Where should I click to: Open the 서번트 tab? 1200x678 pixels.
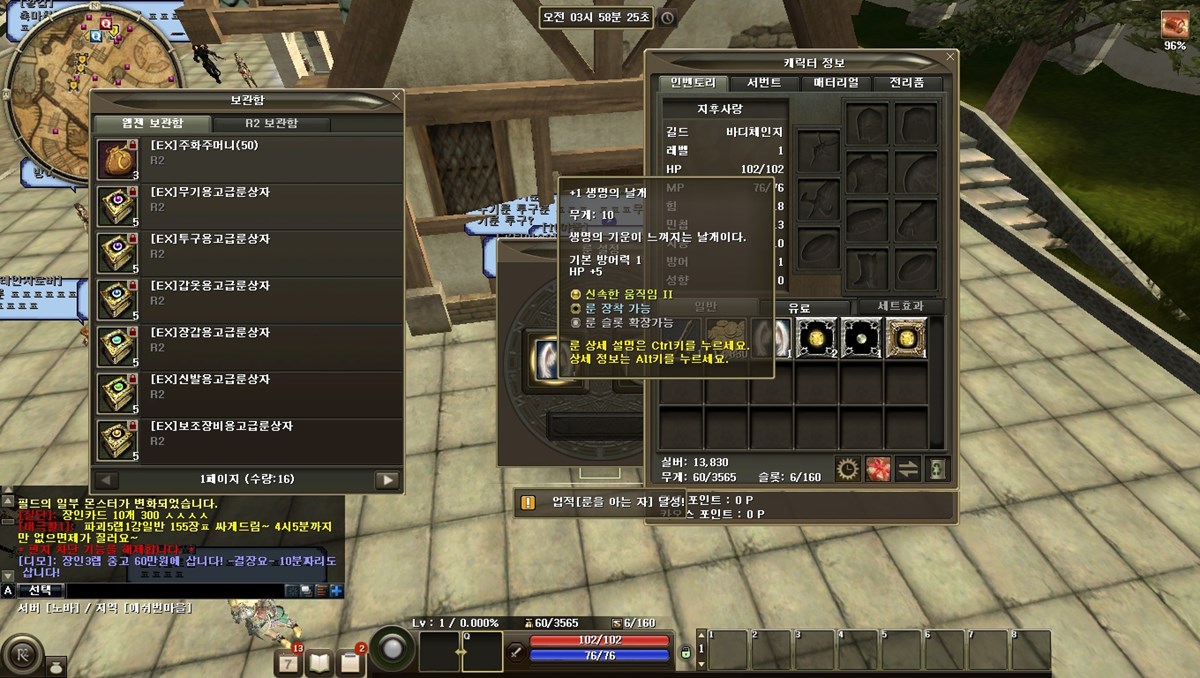point(756,83)
